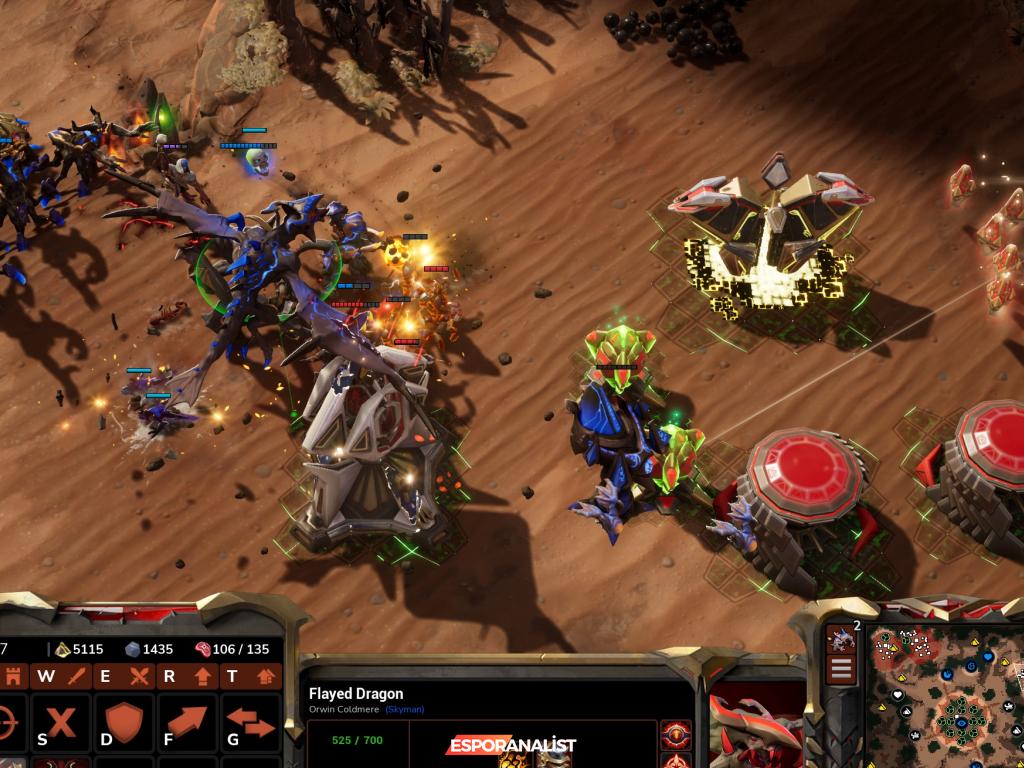Image resolution: width=1024 pixels, height=768 pixels.
Task: Switch to the R upgrade arrow tab
Action: point(185,676)
